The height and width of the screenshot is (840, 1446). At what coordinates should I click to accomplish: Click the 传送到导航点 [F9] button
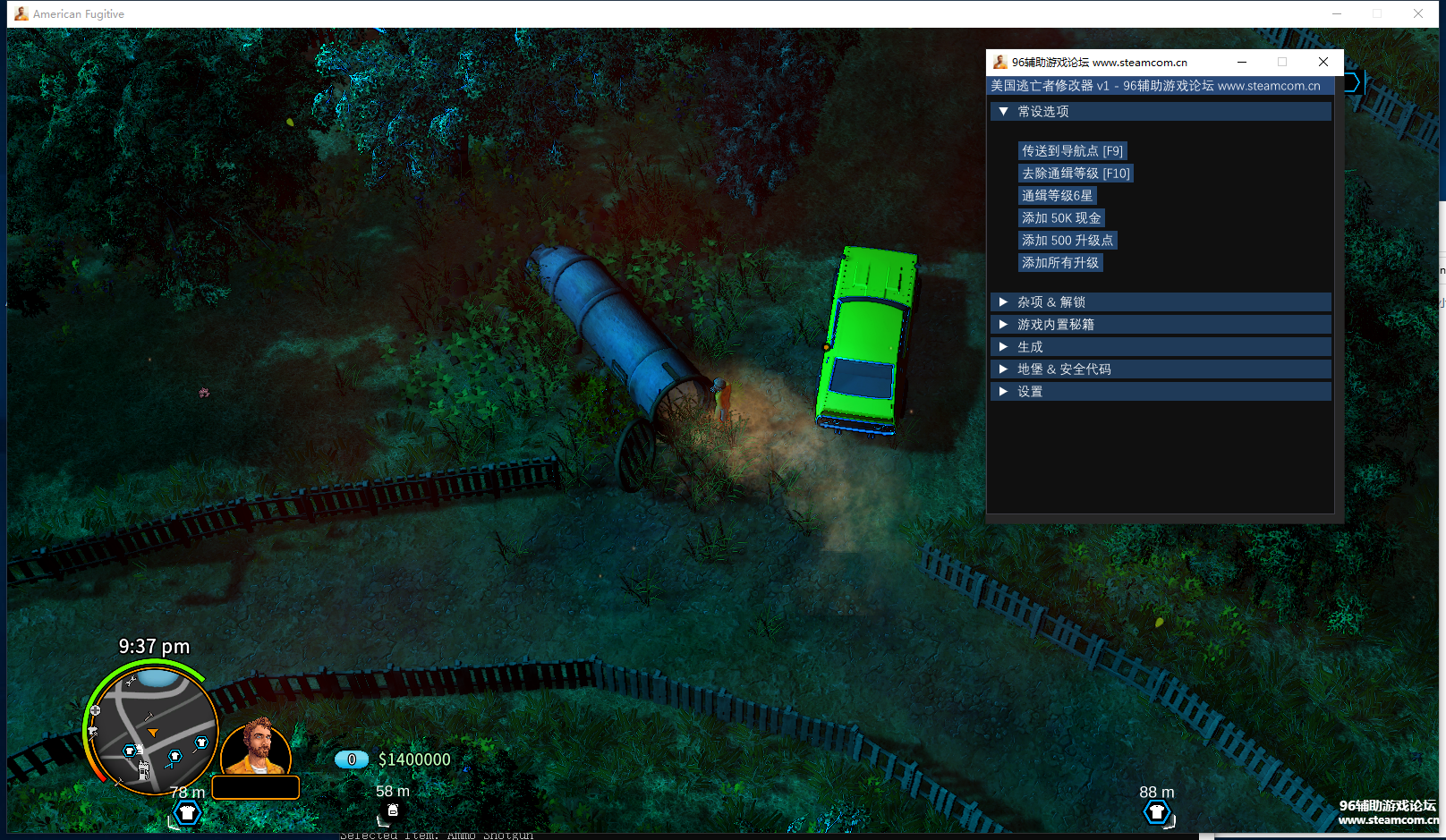(x=1072, y=151)
